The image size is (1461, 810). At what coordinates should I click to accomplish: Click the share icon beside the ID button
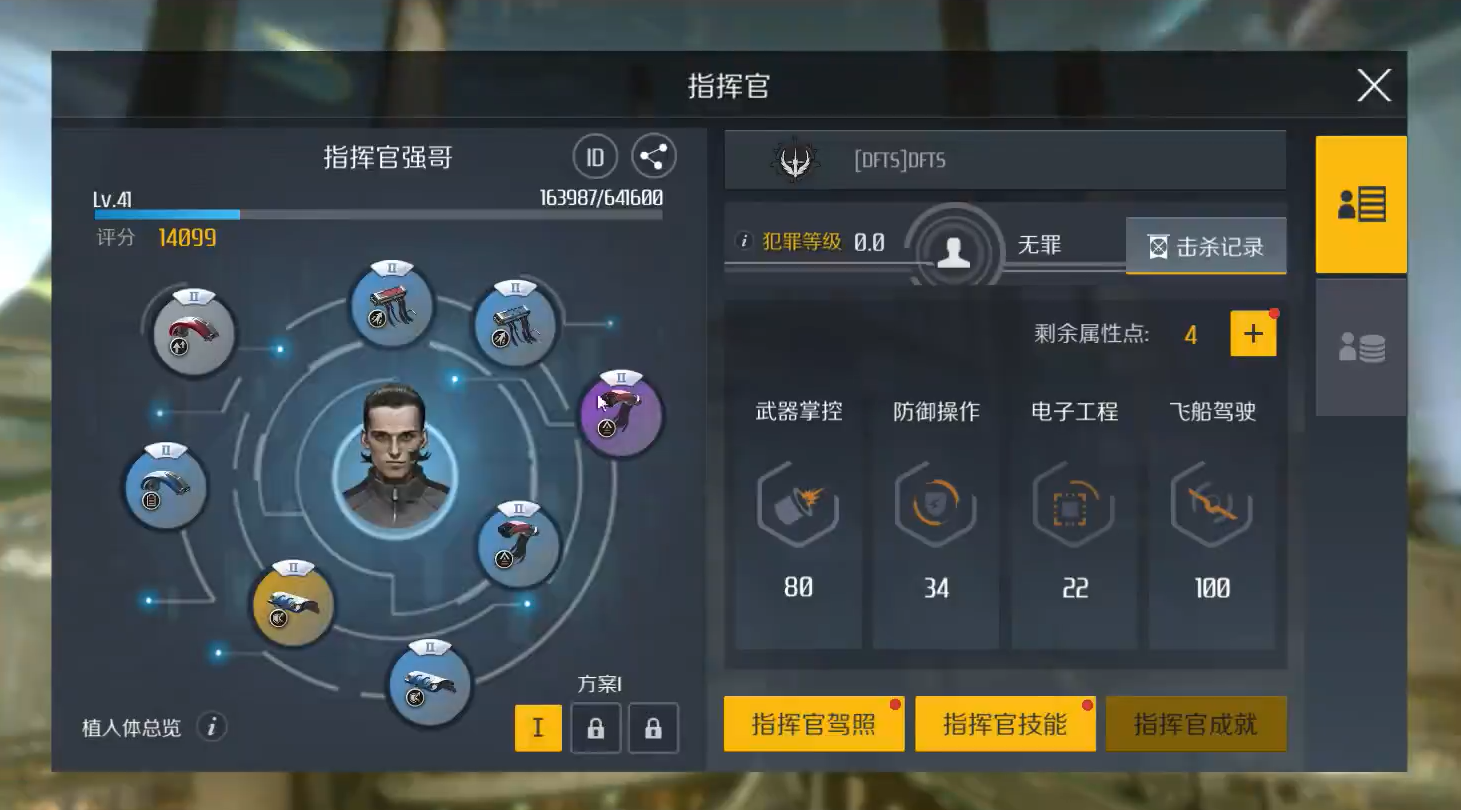[x=651, y=156]
